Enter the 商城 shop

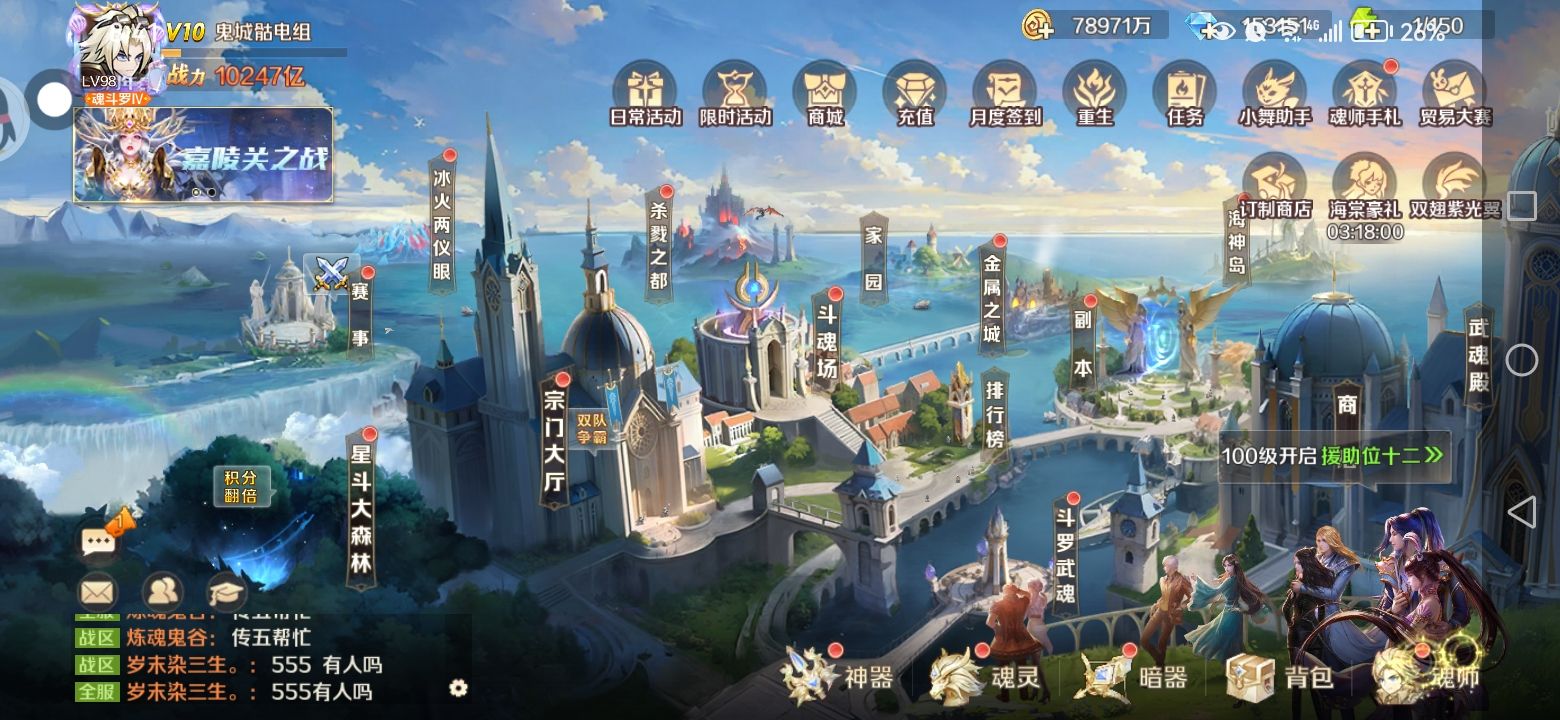pyautogui.click(x=825, y=92)
